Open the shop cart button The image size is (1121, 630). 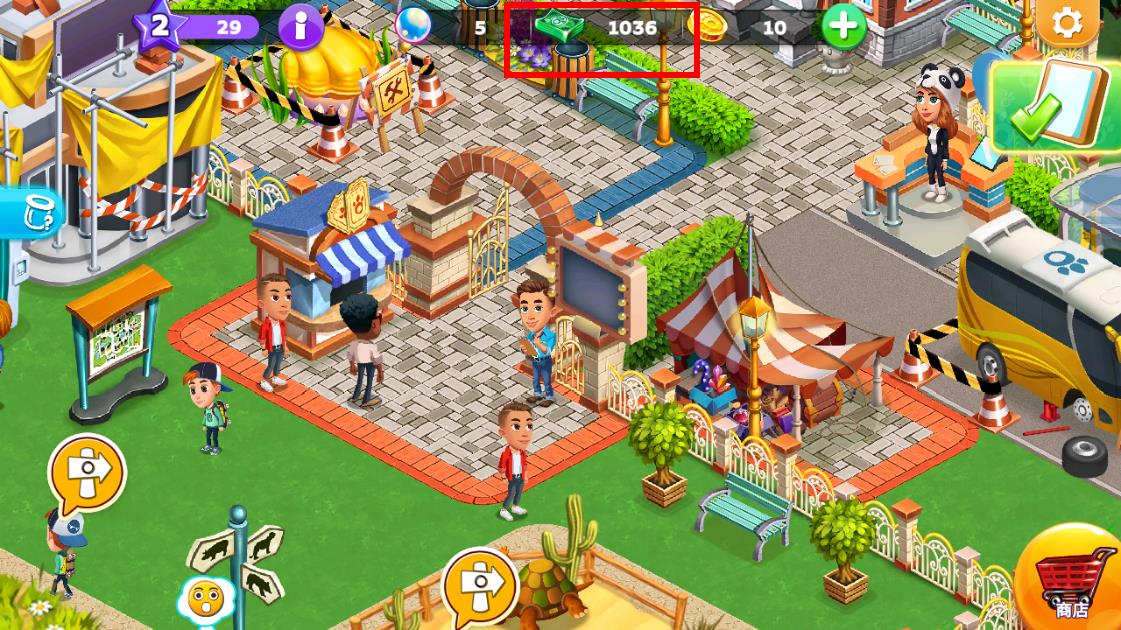(1074, 580)
